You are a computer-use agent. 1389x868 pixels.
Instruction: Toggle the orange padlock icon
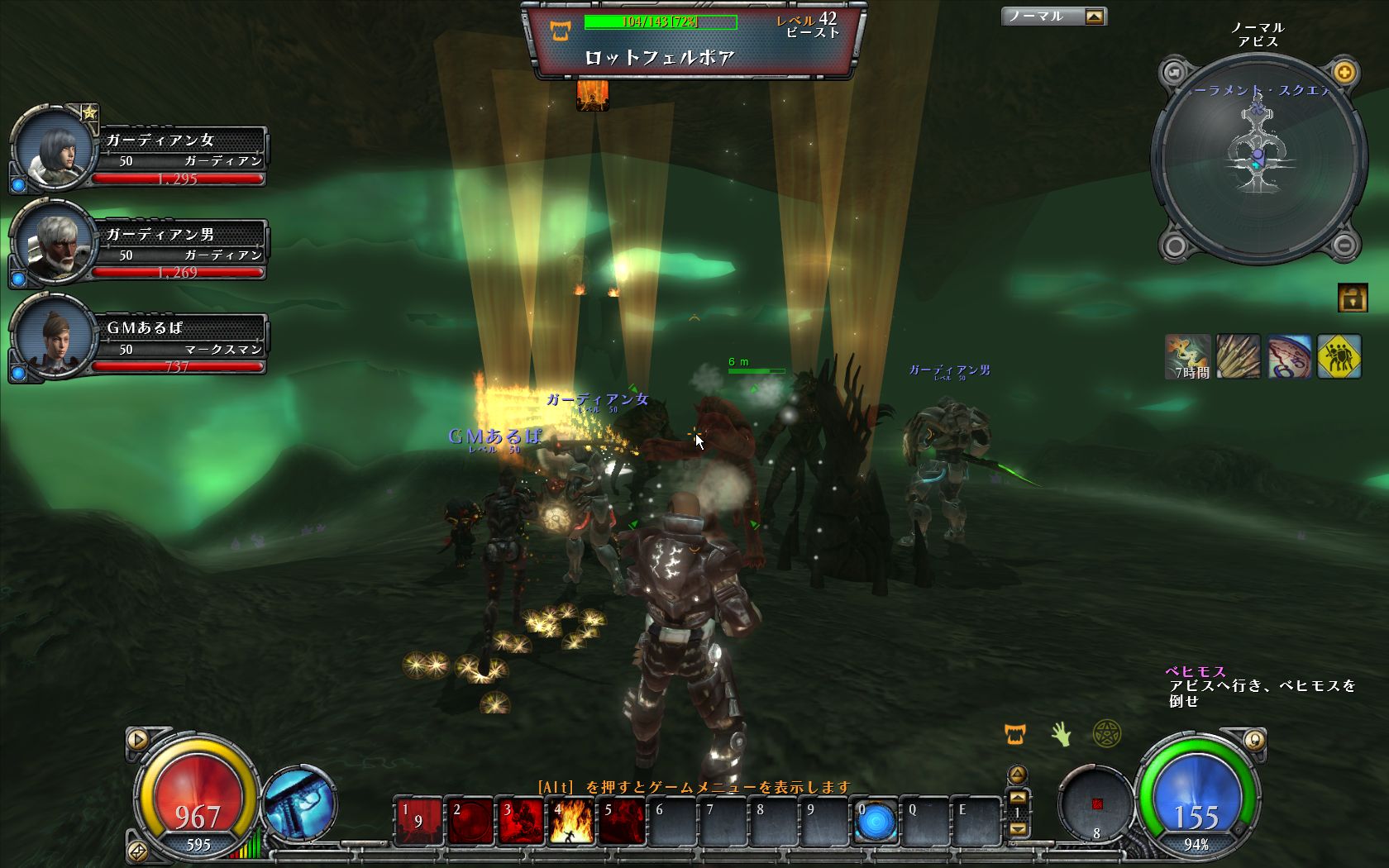tap(1352, 298)
